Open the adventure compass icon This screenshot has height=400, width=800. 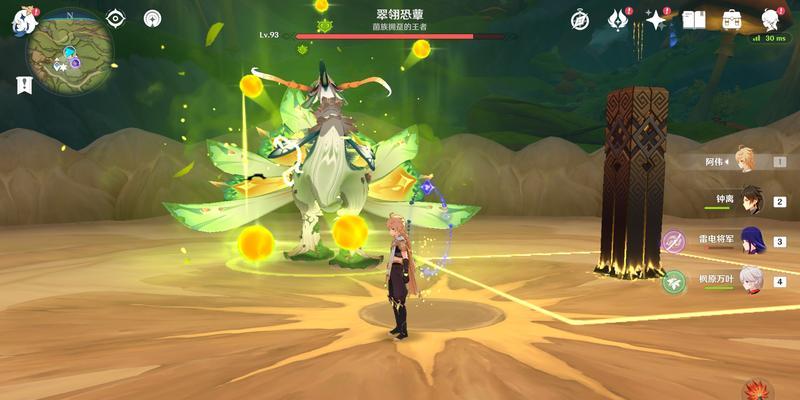pos(580,19)
